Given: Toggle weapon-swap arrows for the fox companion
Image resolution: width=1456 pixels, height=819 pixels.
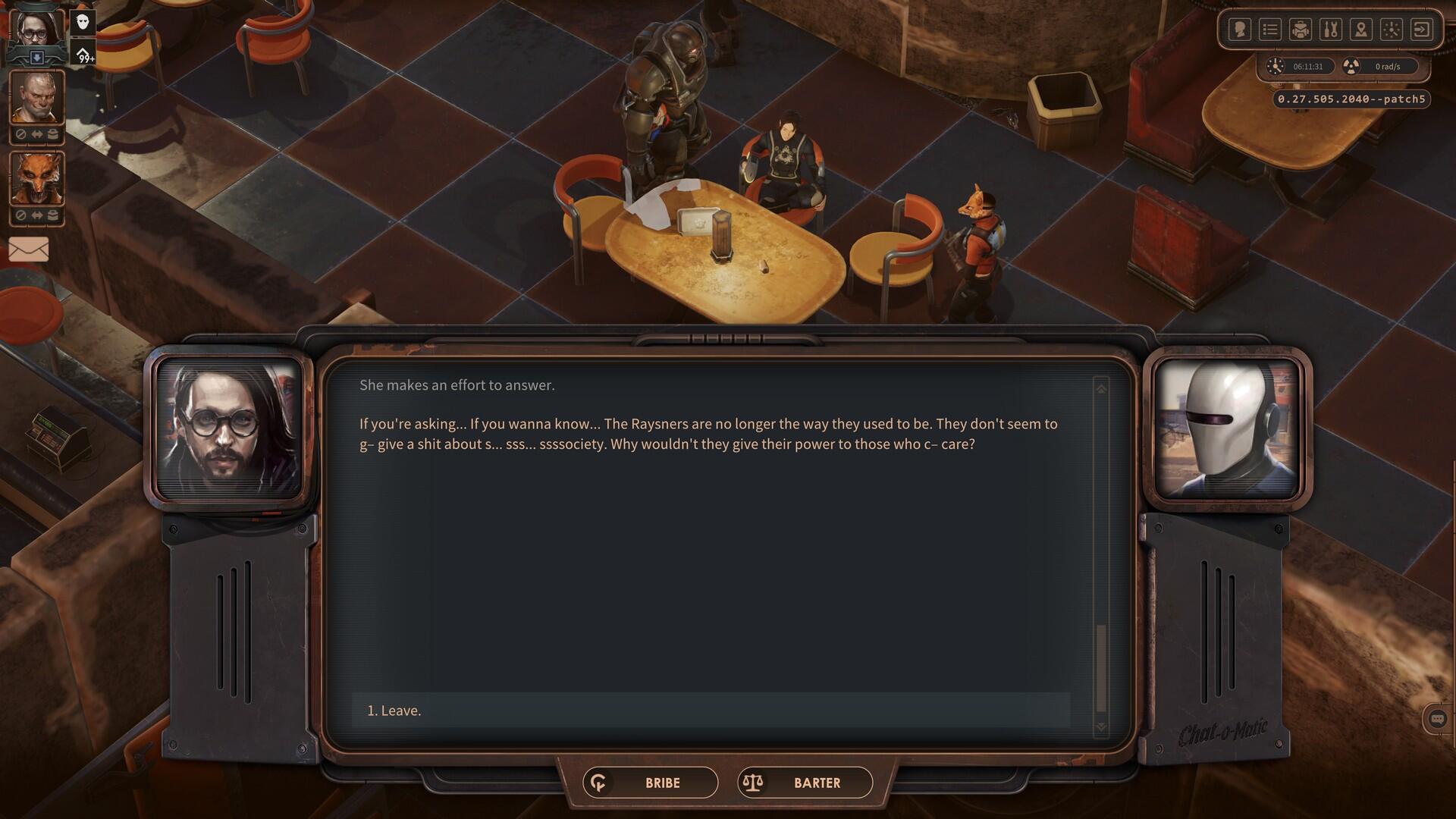Looking at the screenshot, I should click(x=37, y=215).
